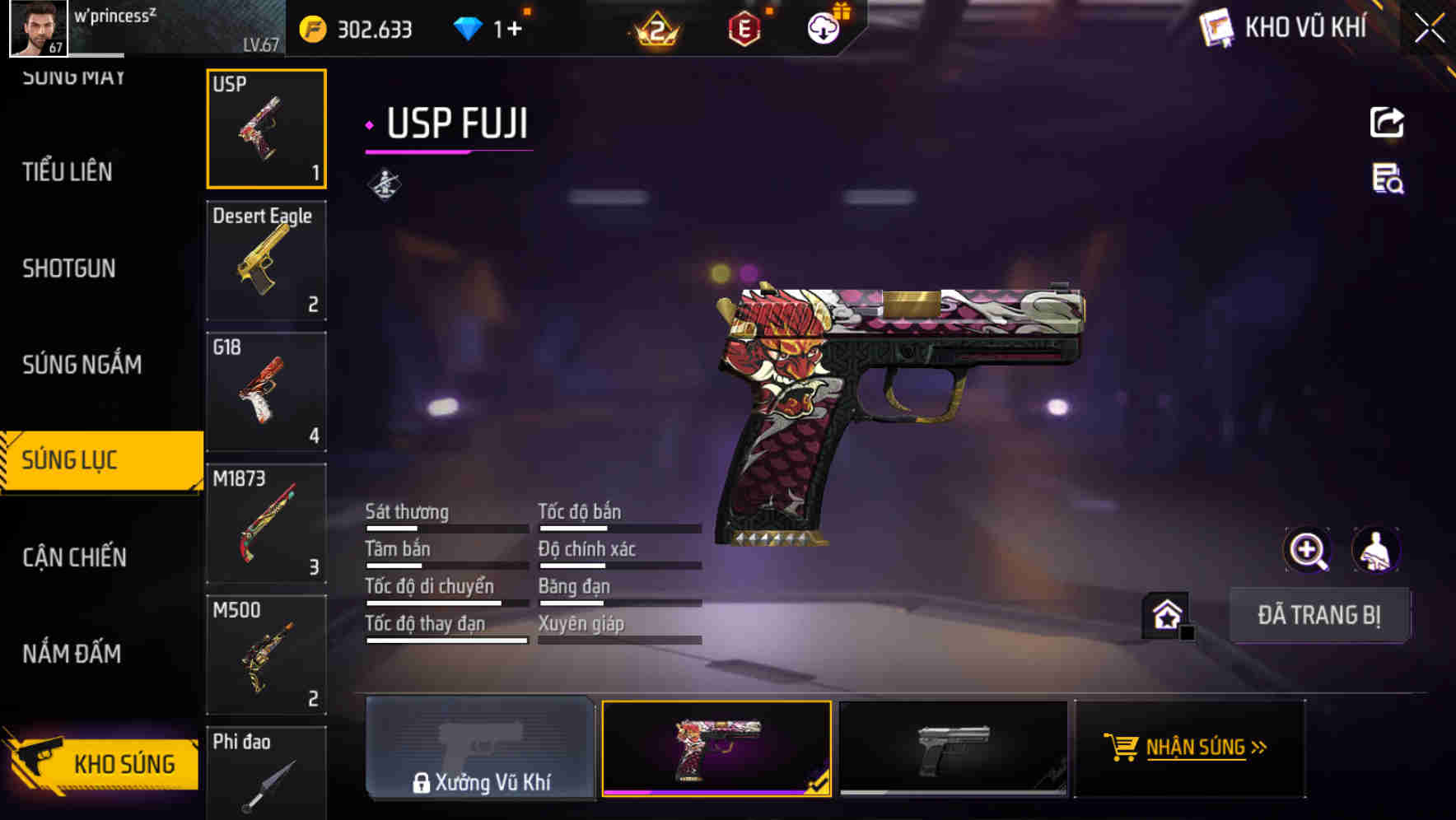Click the rank crown badge showing 2
Viewport: 1456px width, 820px height.
click(653, 27)
